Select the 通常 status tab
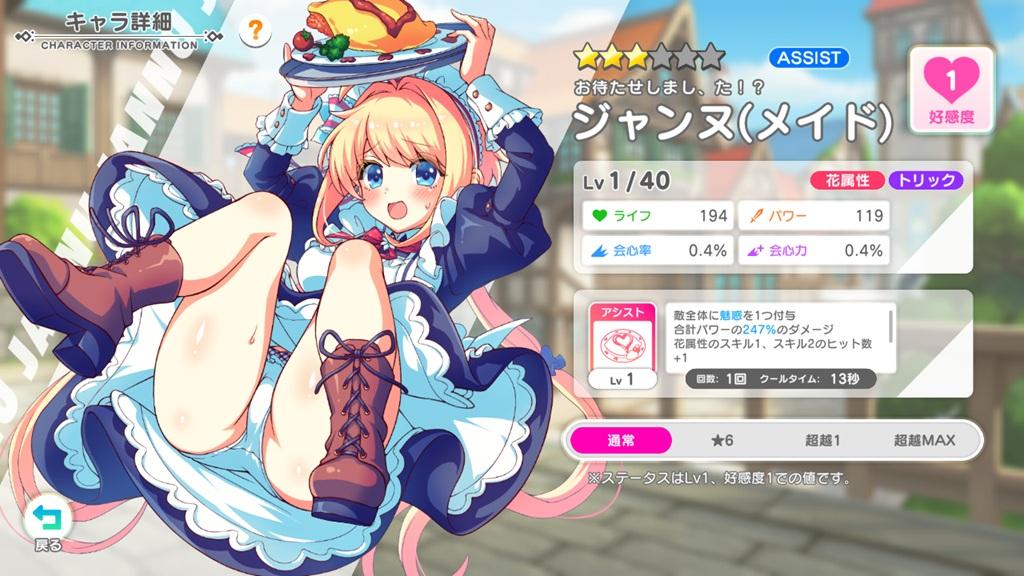The width and height of the screenshot is (1024, 576). pos(620,440)
